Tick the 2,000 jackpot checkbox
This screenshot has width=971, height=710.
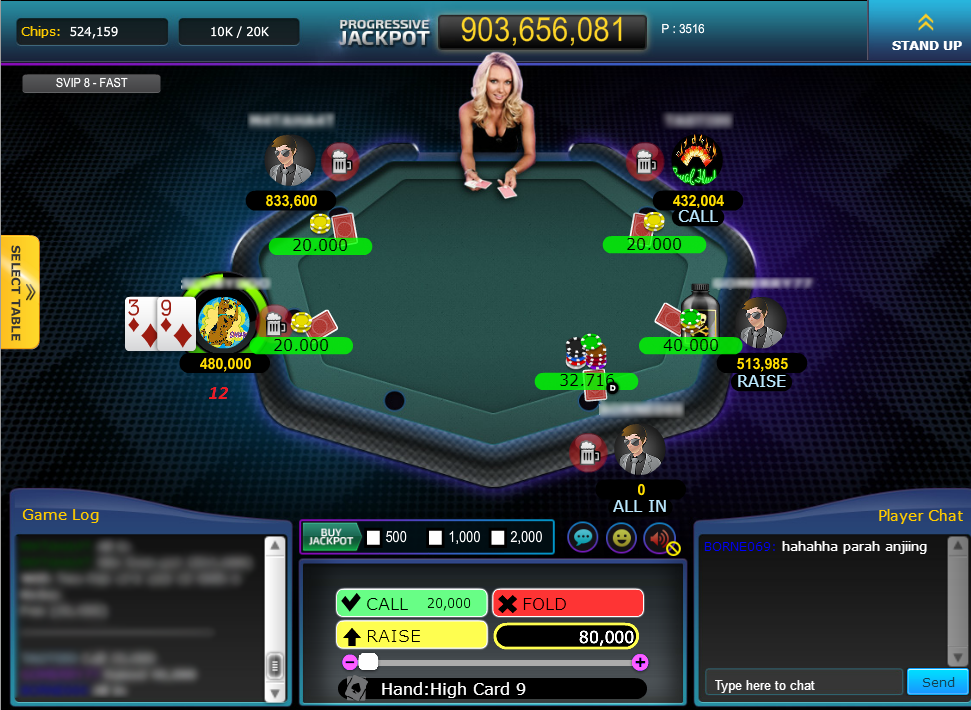point(498,538)
